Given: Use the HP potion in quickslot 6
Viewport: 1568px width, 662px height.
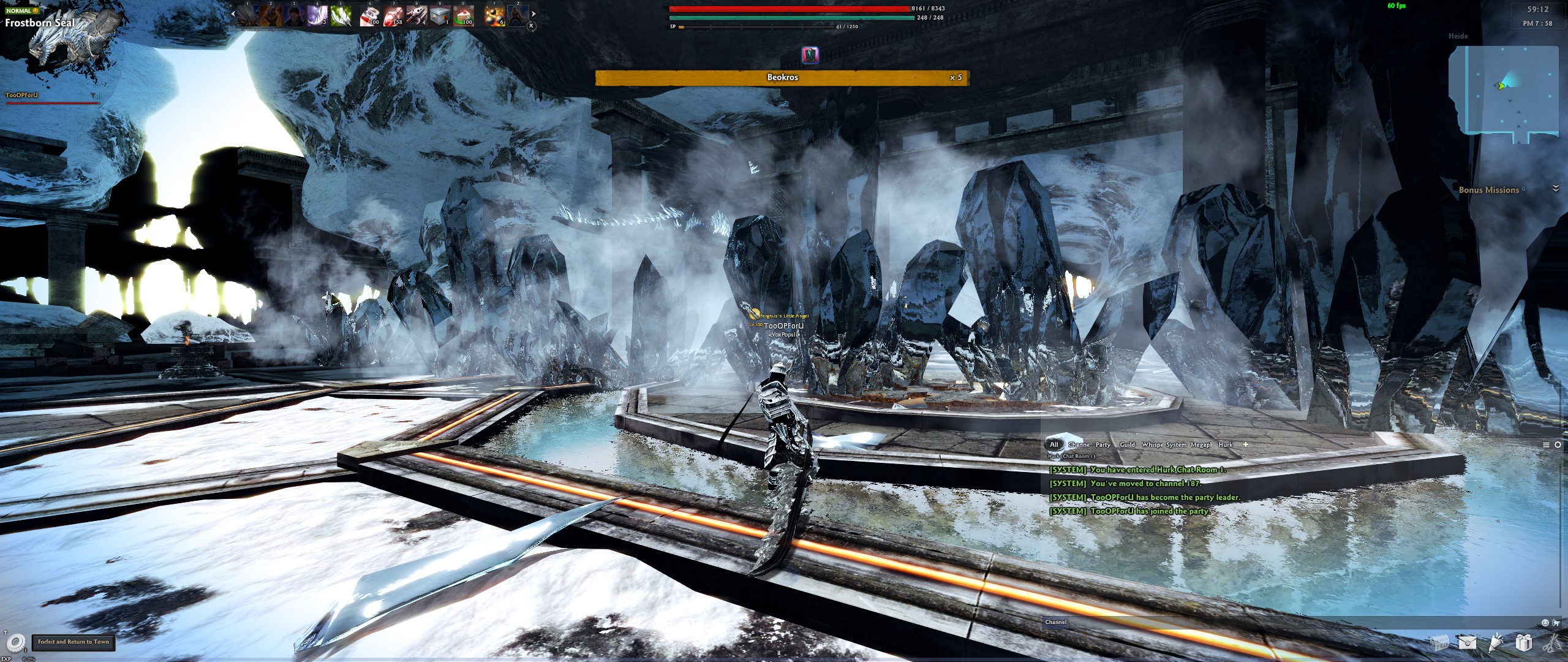Looking at the screenshot, I should click(369, 15).
